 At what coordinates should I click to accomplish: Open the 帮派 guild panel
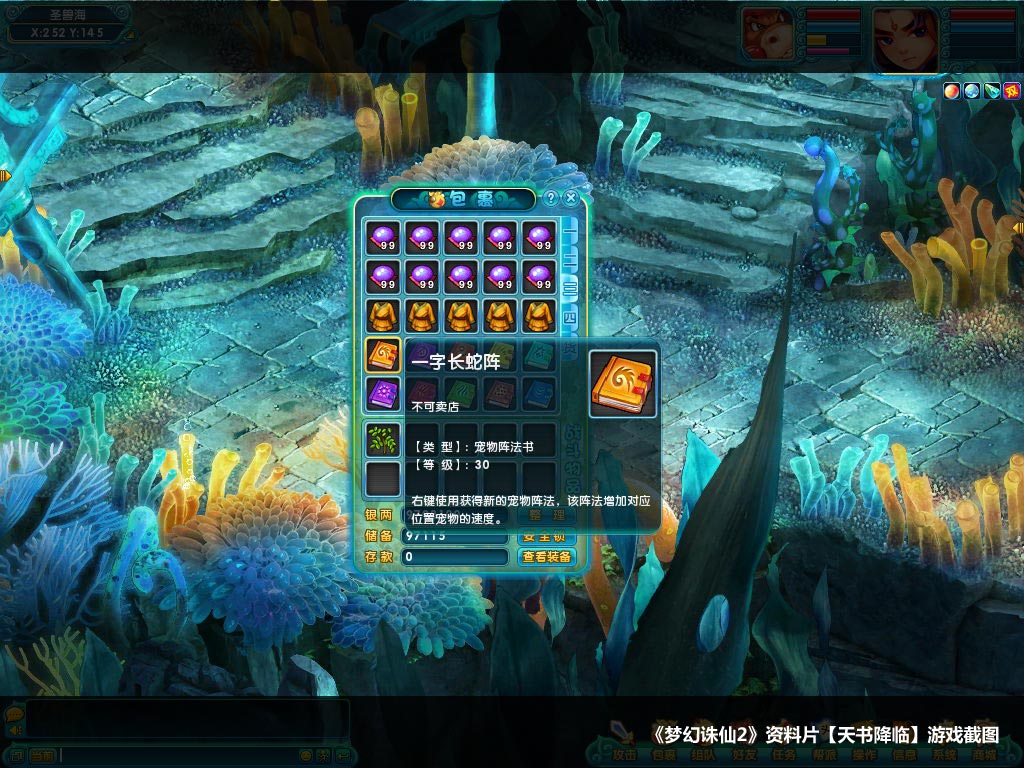824,755
